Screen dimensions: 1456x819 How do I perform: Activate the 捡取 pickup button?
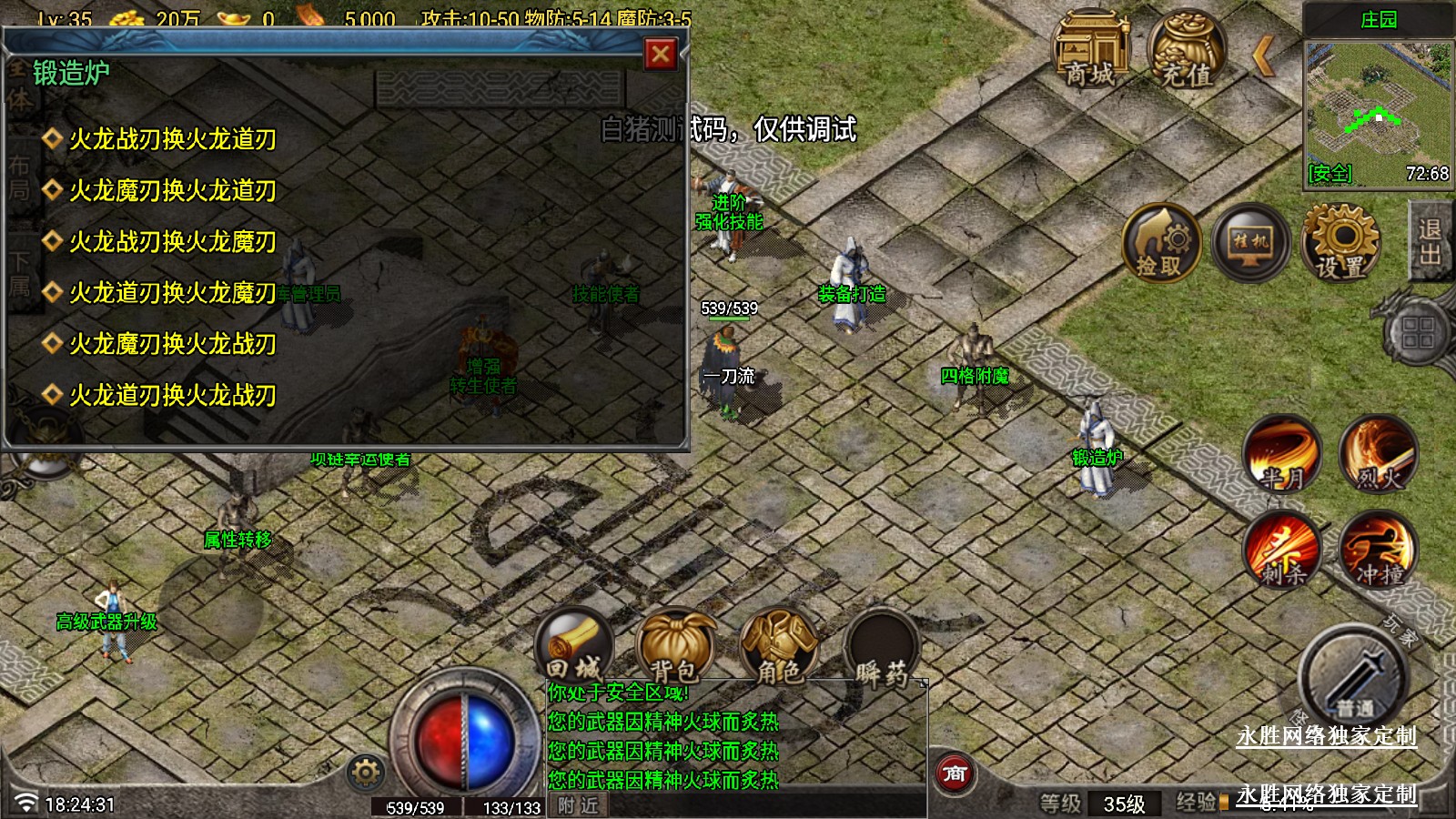pos(1160,243)
